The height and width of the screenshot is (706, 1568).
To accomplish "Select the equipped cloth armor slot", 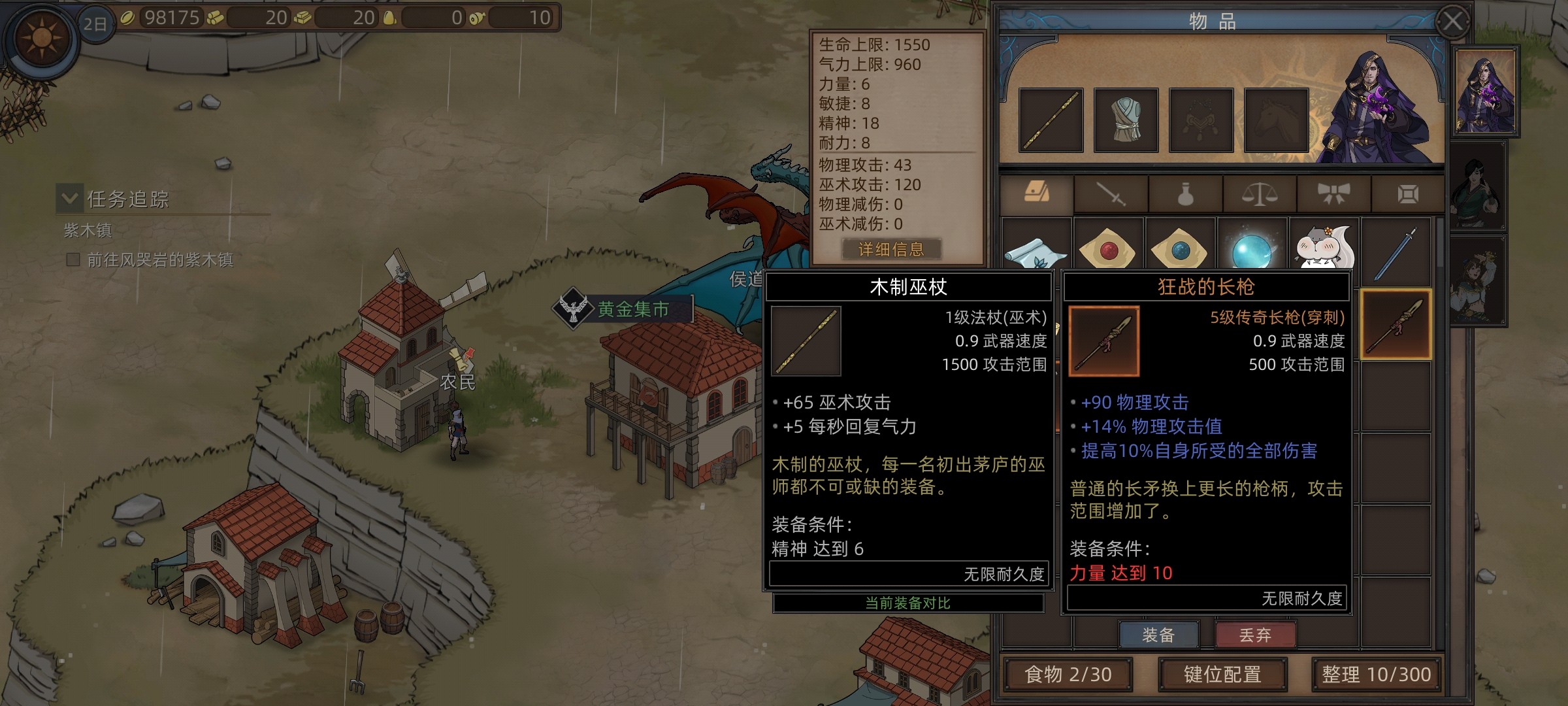I will [1126, 120].
